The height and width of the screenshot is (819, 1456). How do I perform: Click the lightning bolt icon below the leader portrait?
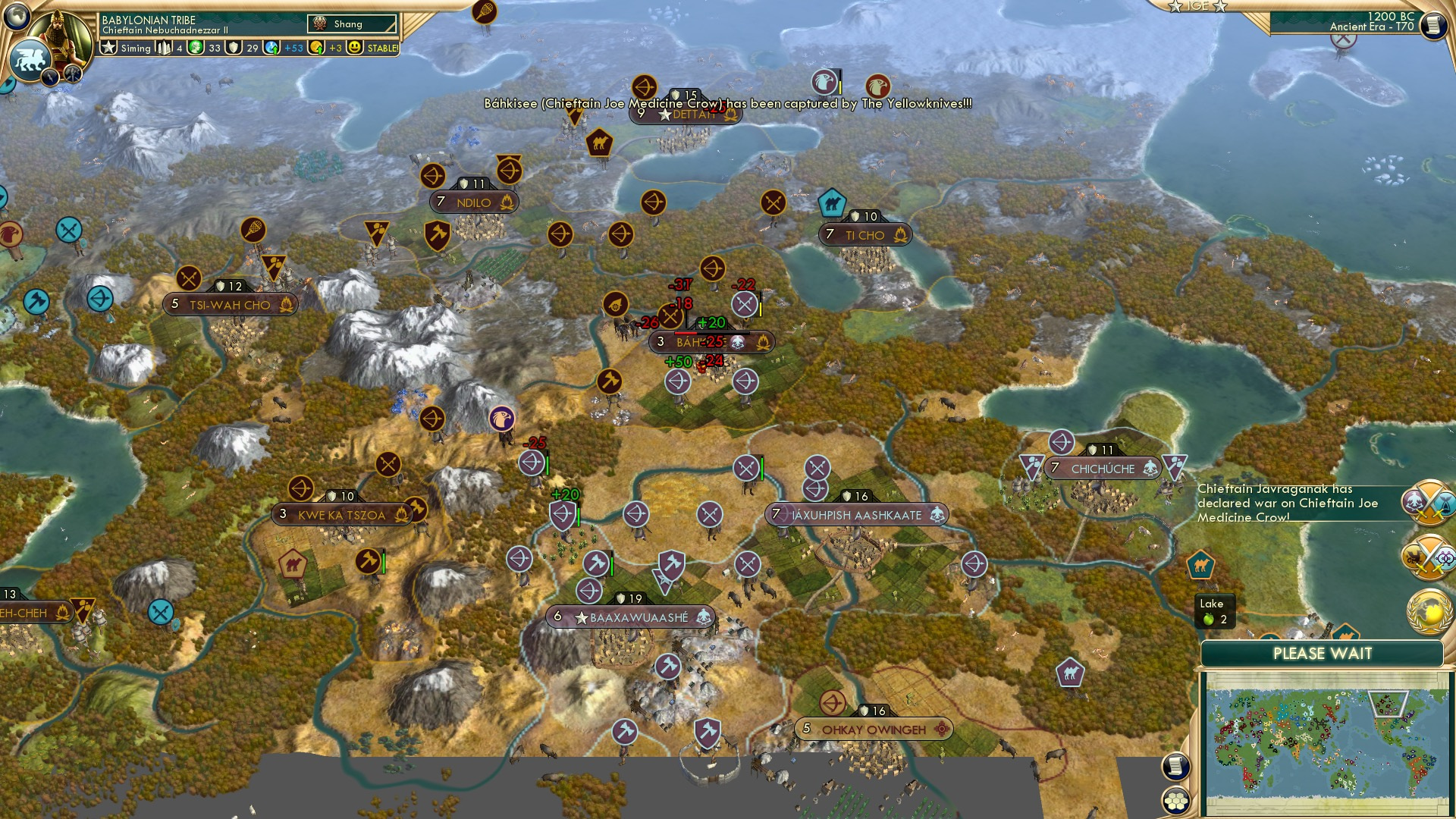click(x=49, y=76)
